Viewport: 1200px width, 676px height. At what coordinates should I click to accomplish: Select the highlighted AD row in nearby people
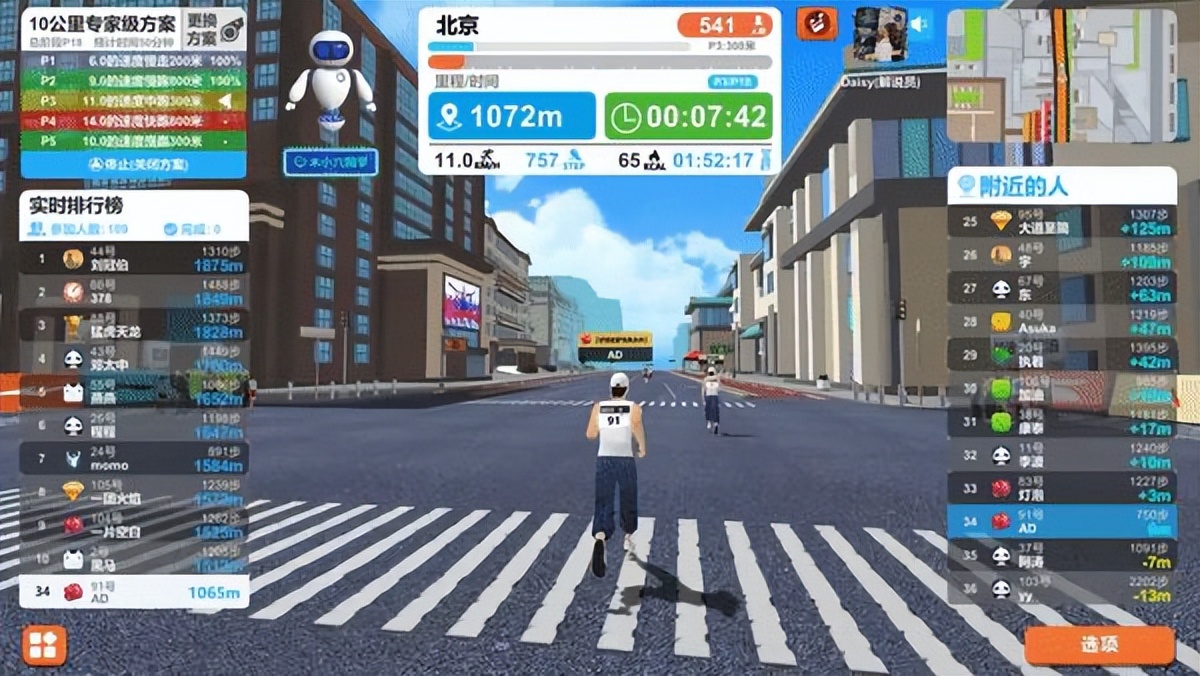(x=1062, y=521)
